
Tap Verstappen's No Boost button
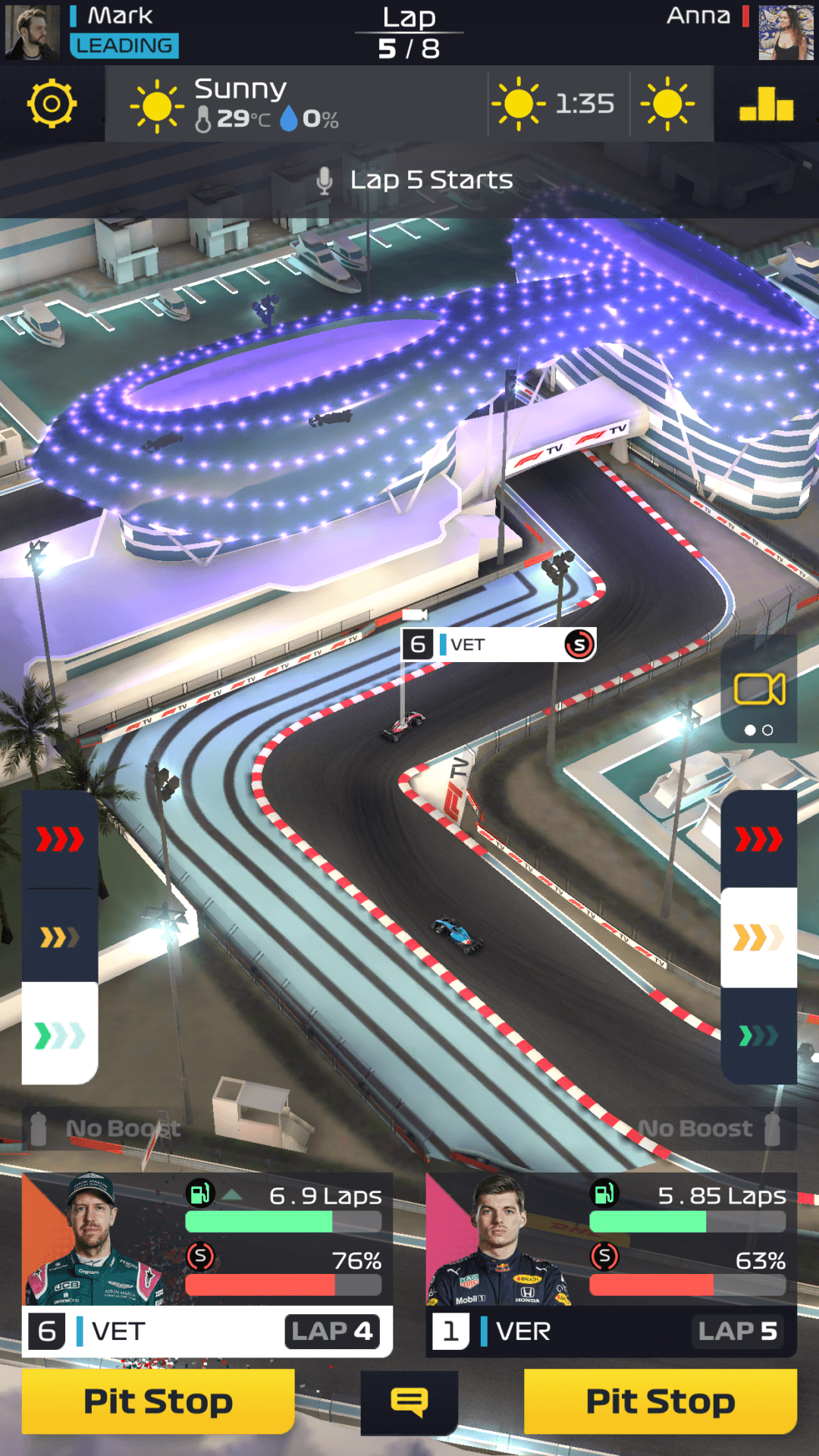(709, 1129)
